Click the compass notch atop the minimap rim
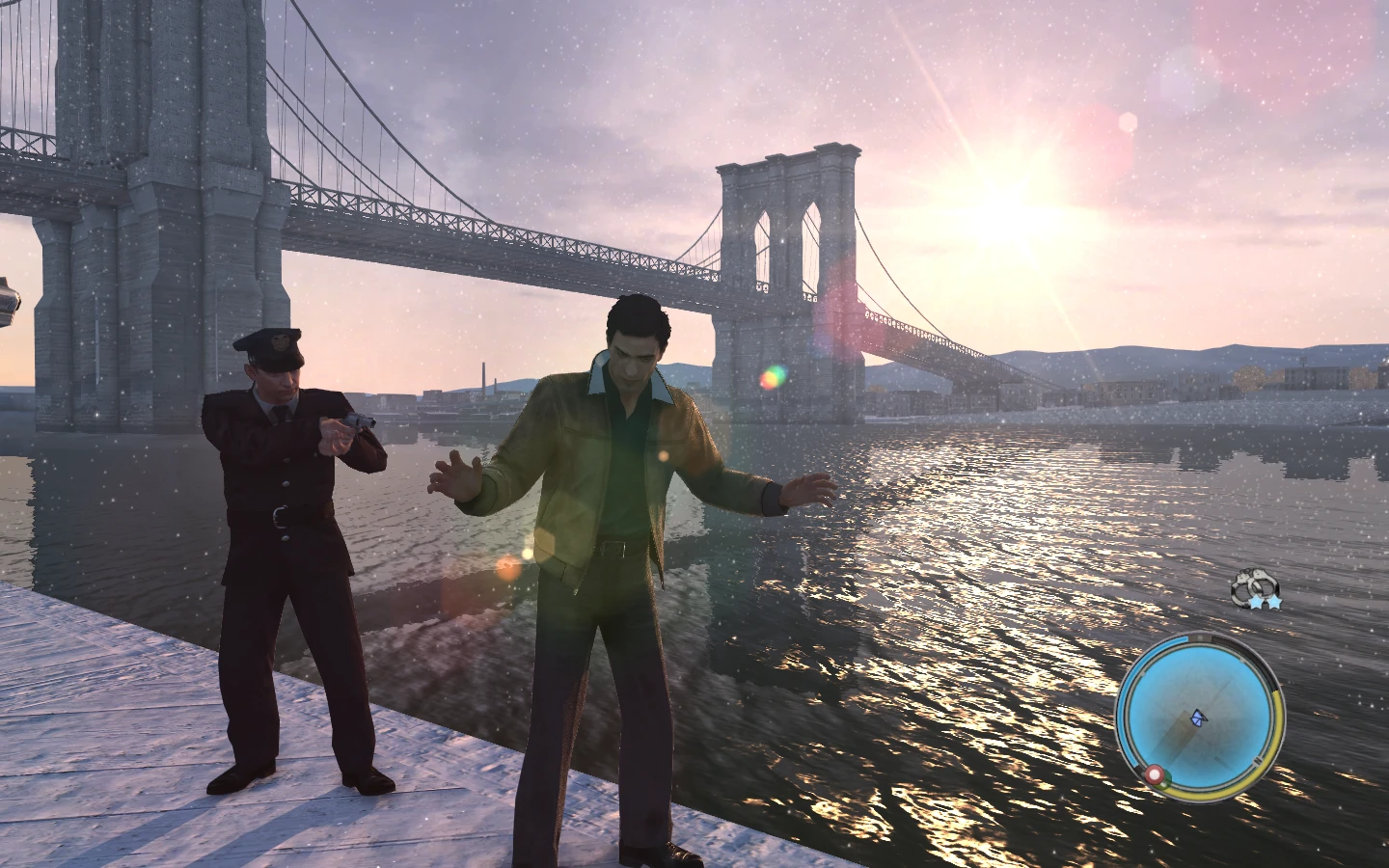1389x868 pixels. tap(1201, 638)
